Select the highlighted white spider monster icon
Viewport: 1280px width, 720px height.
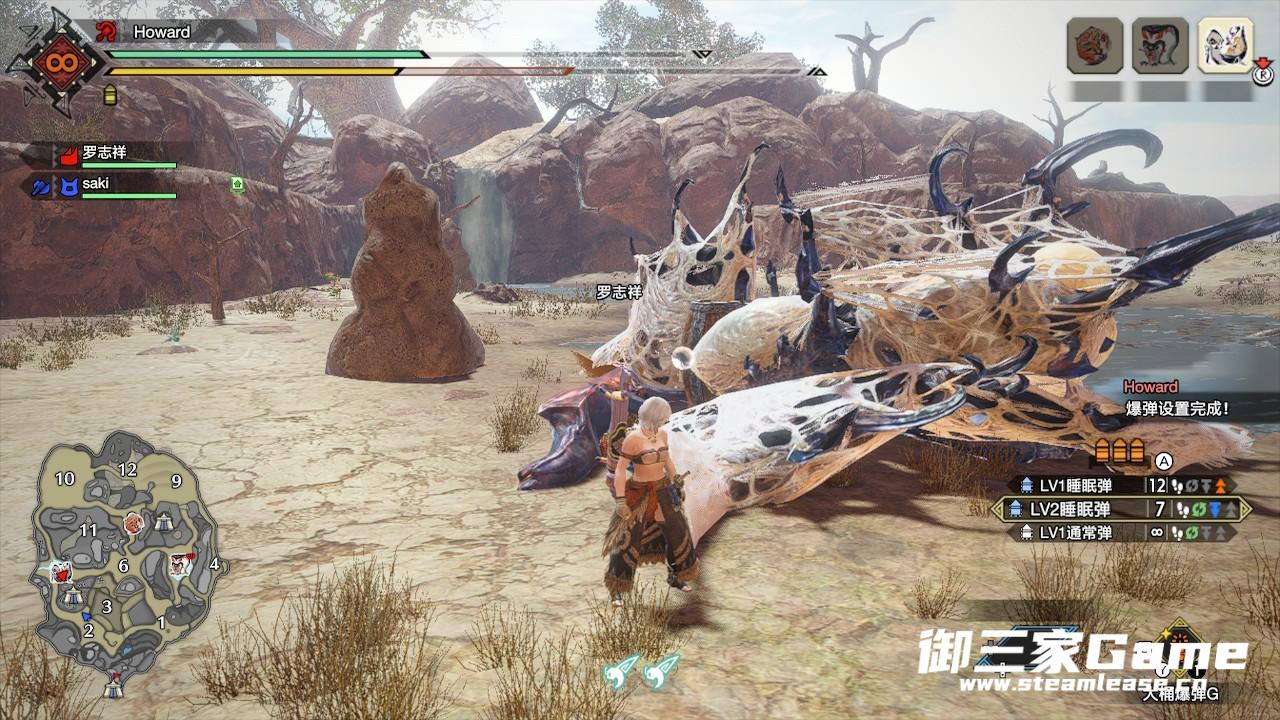(x=1225, y=45)
